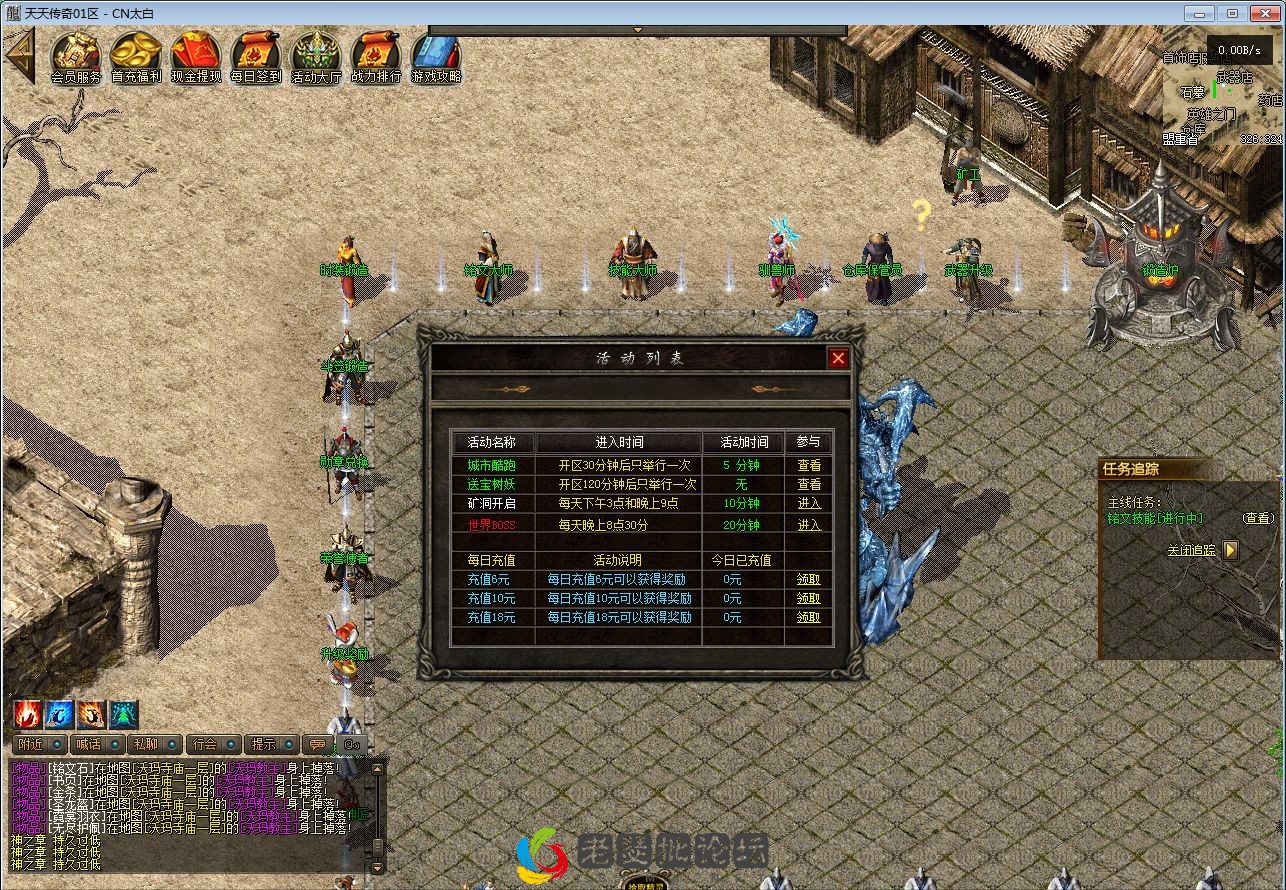Image resolution: width=1286 pixels, height=890 pixels.
Task: Open the 活动大厅 activity hall icon
Action: point(316,53)
